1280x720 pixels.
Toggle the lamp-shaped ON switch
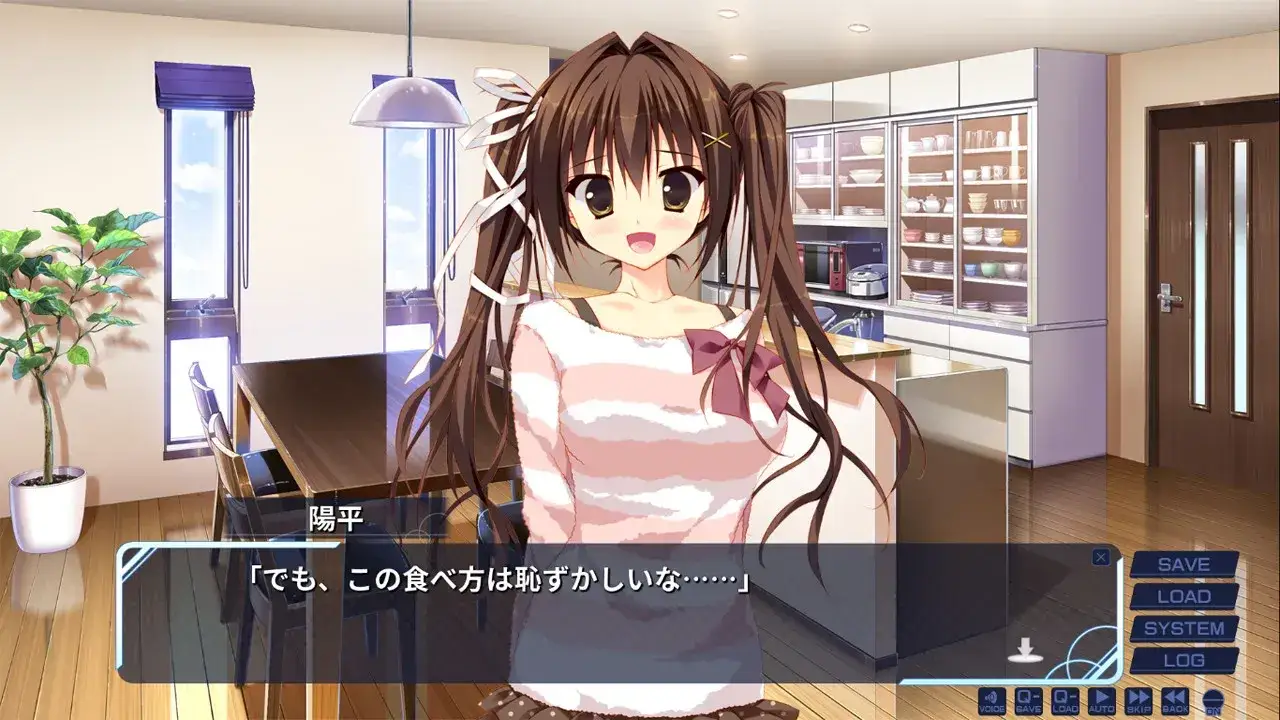(1211, 702)
